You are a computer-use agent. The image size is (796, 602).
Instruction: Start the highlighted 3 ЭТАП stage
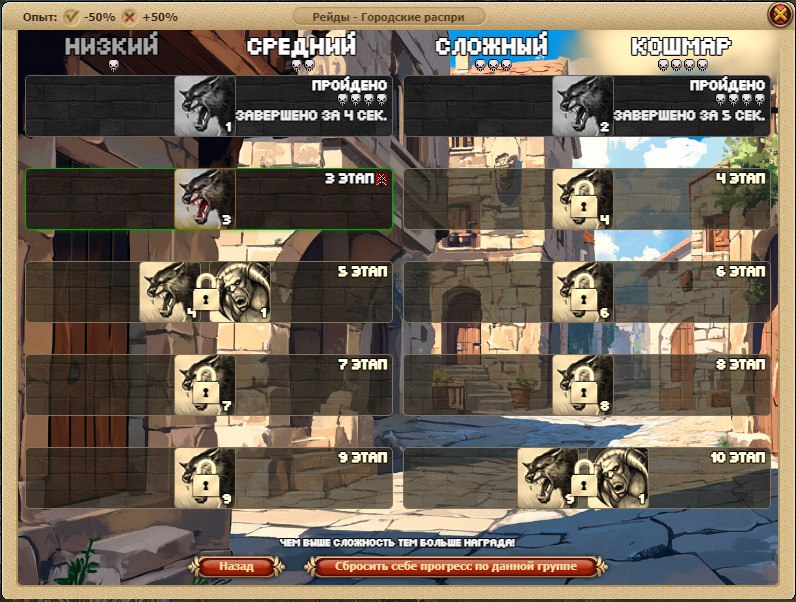(208, 199)
